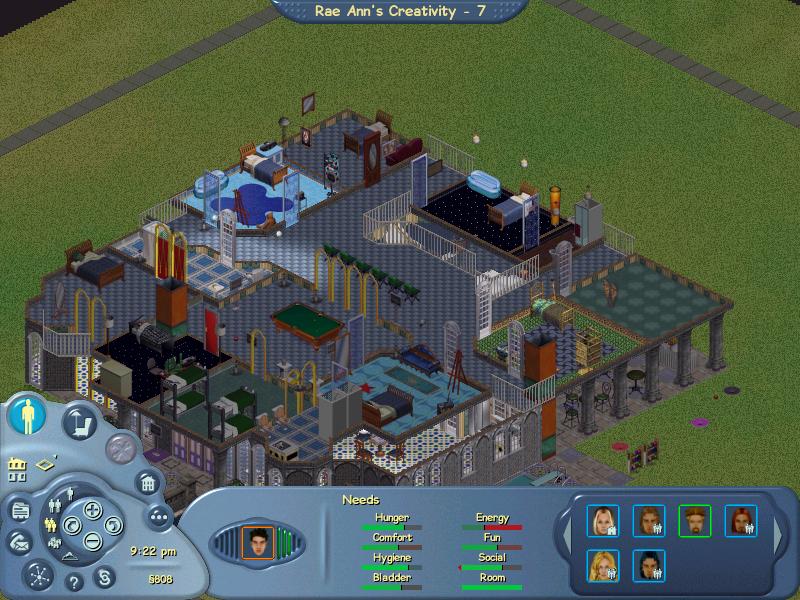Click the house icon button

pos(147,484)
